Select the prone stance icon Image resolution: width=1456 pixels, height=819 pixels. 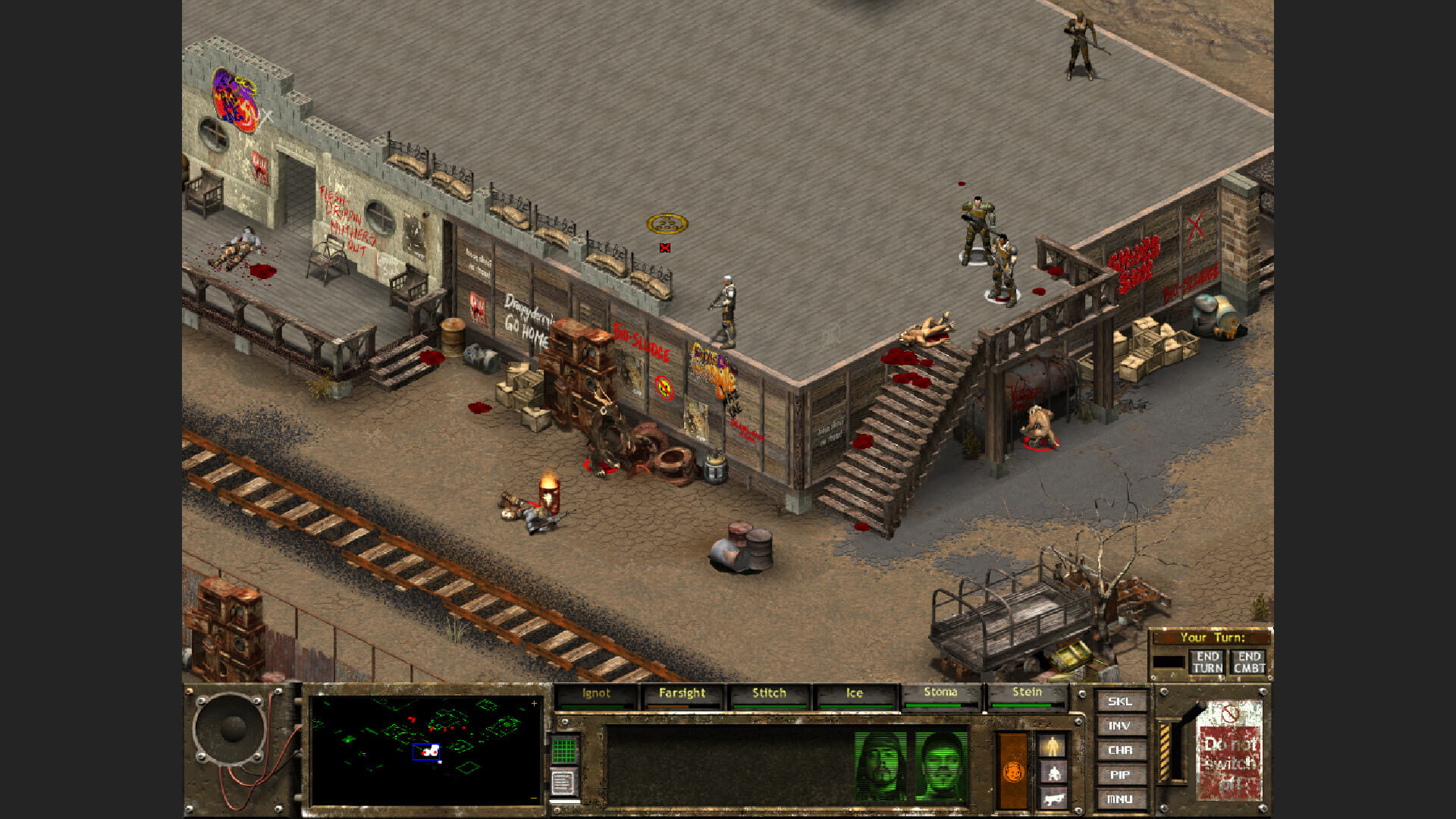point(1055,798)
